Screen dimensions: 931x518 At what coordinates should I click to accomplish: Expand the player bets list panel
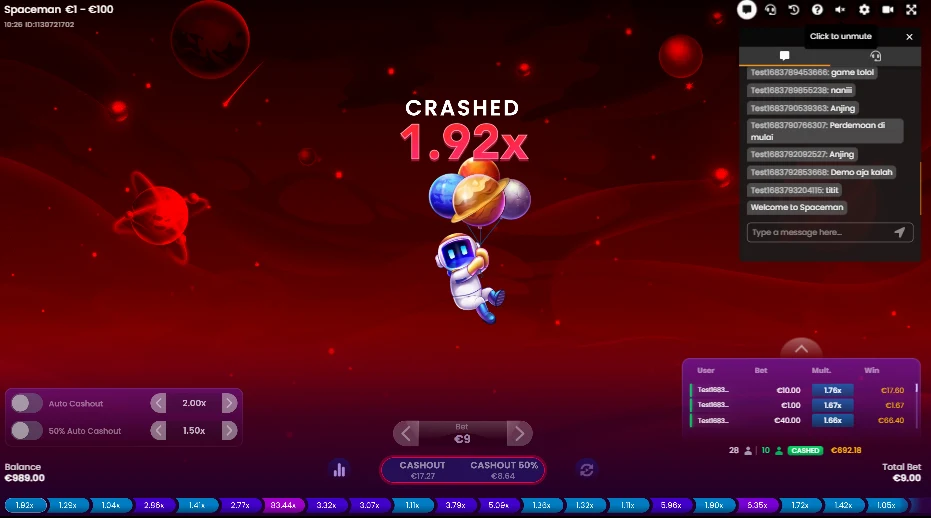800,347
